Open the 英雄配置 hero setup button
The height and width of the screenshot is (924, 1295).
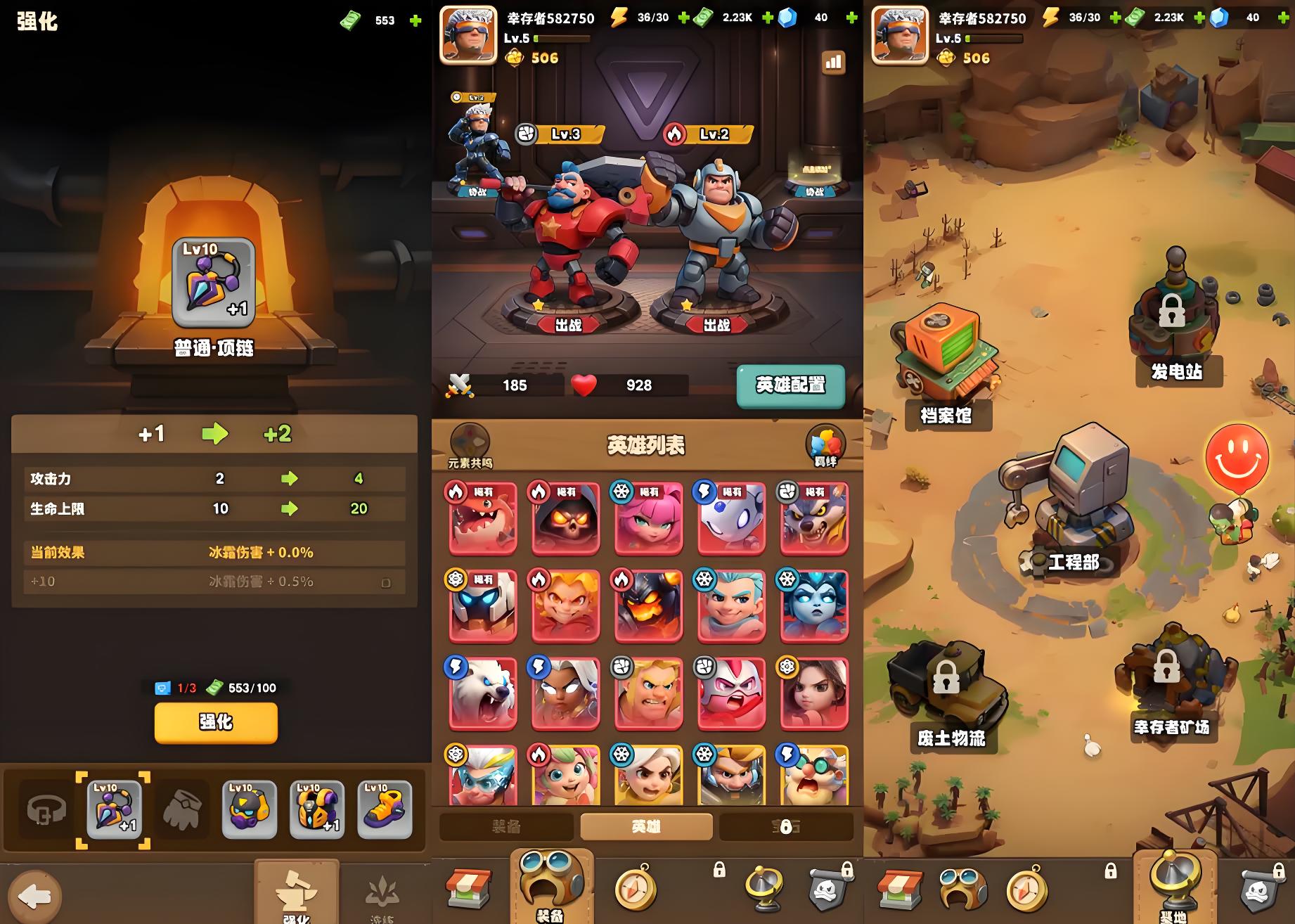[790, 385]
